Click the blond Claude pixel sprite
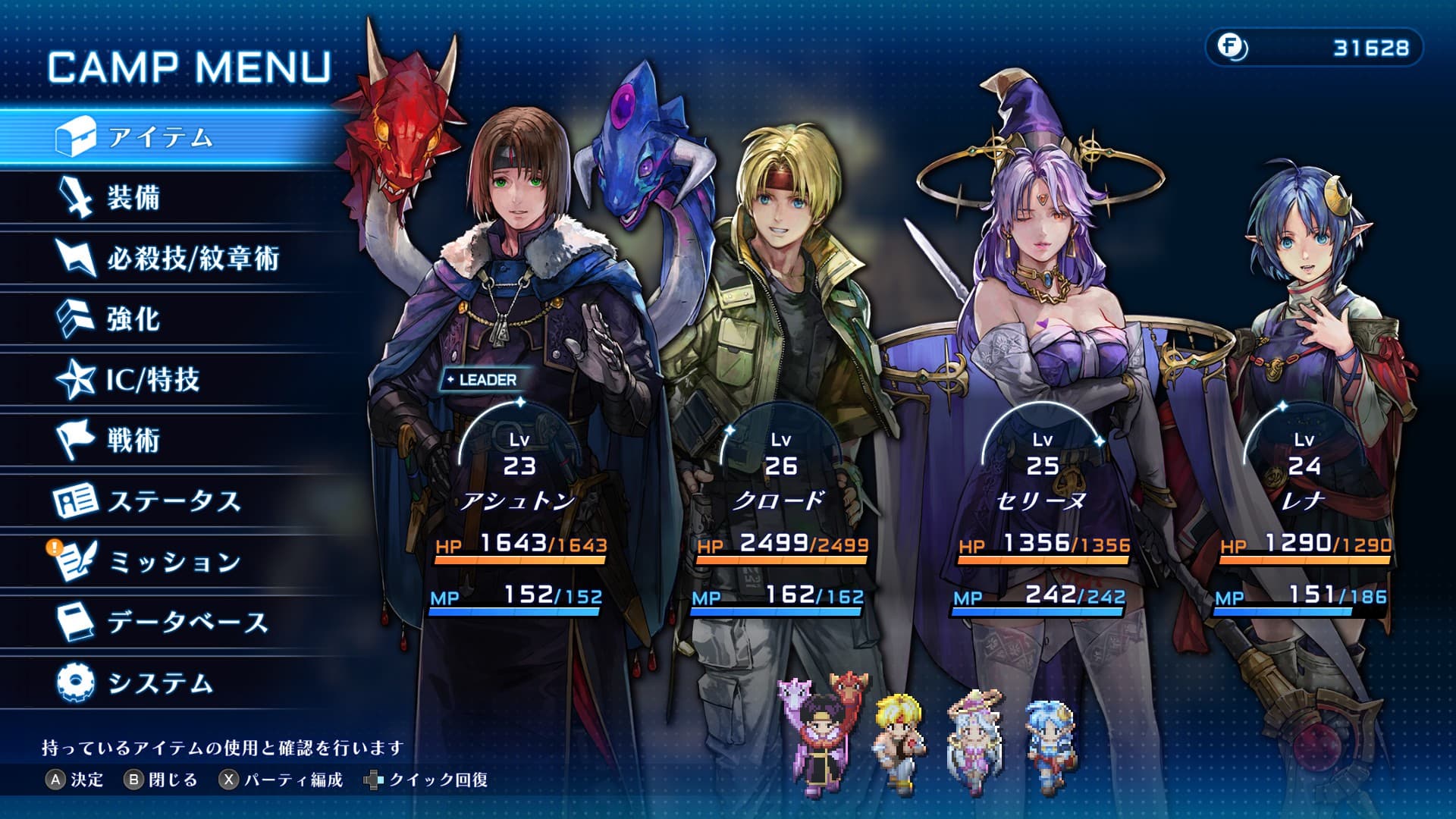This screenshot has width=1456, height=819. (x=899, y=737)
